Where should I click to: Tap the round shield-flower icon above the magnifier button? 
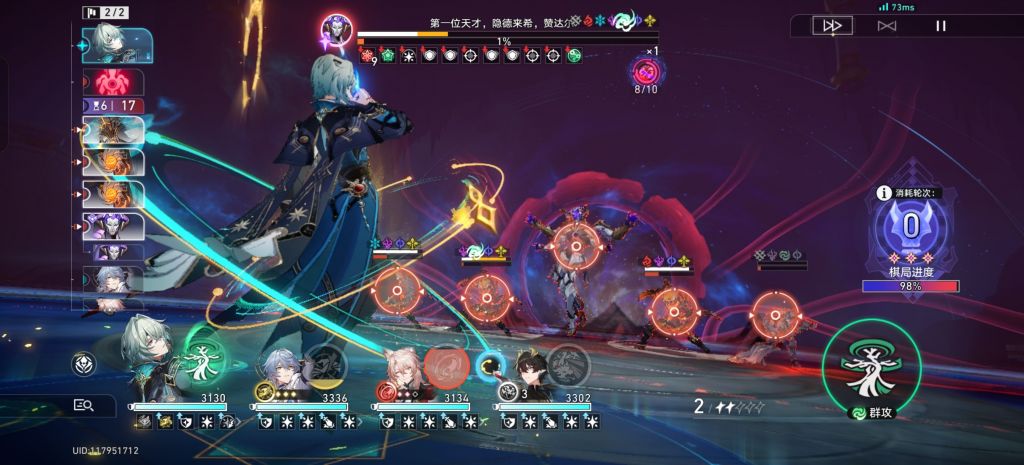click(84, 364)
